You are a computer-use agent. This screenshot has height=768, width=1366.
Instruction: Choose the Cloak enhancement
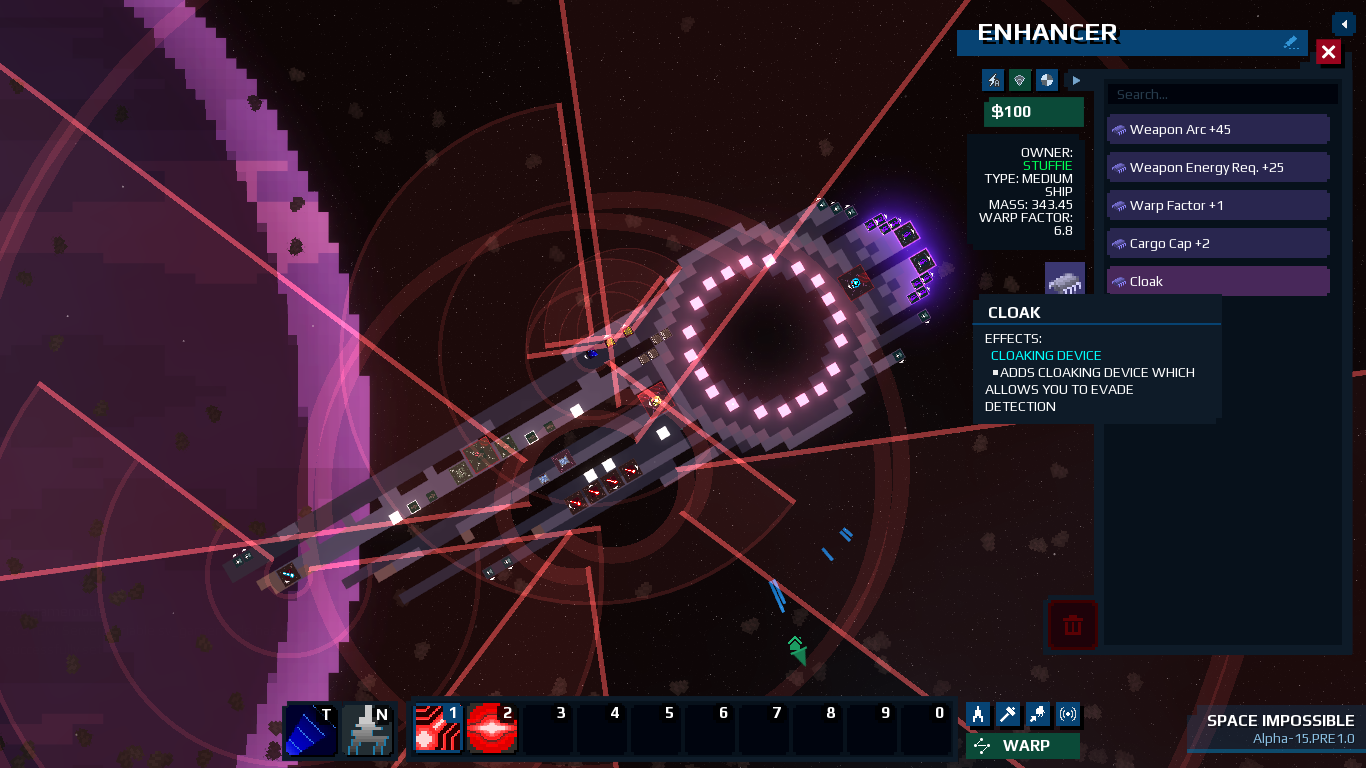click(x=1218, y=282)
